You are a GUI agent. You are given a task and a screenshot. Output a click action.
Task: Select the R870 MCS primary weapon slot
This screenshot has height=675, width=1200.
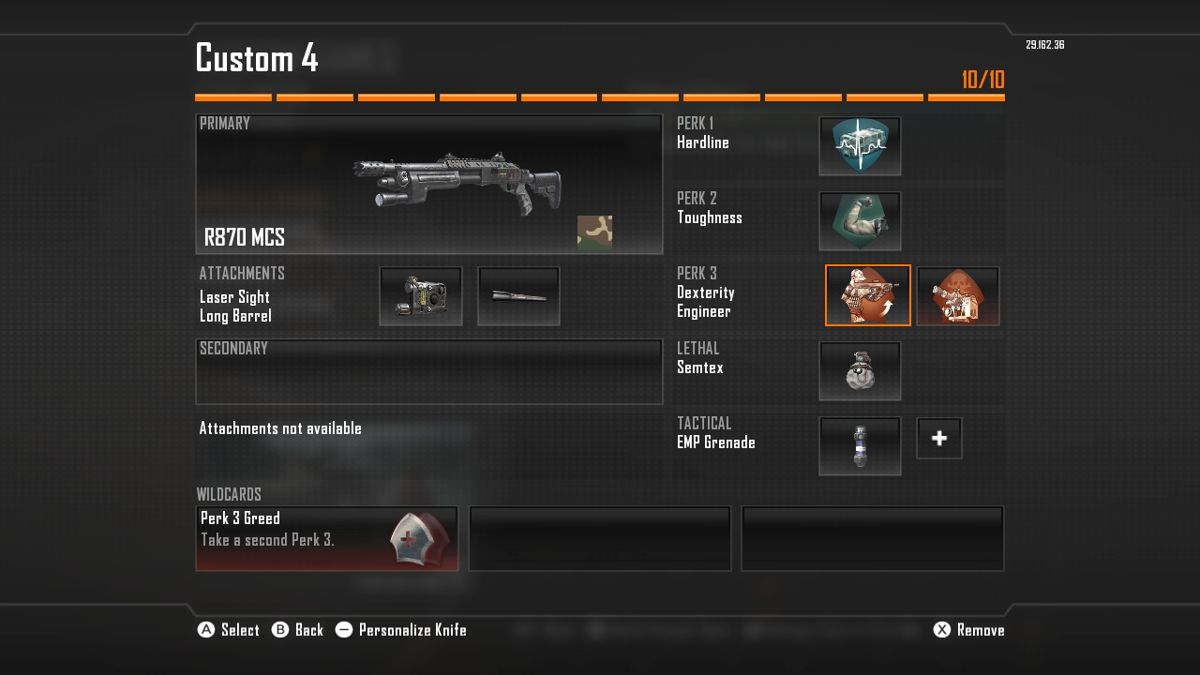(428, 184)
